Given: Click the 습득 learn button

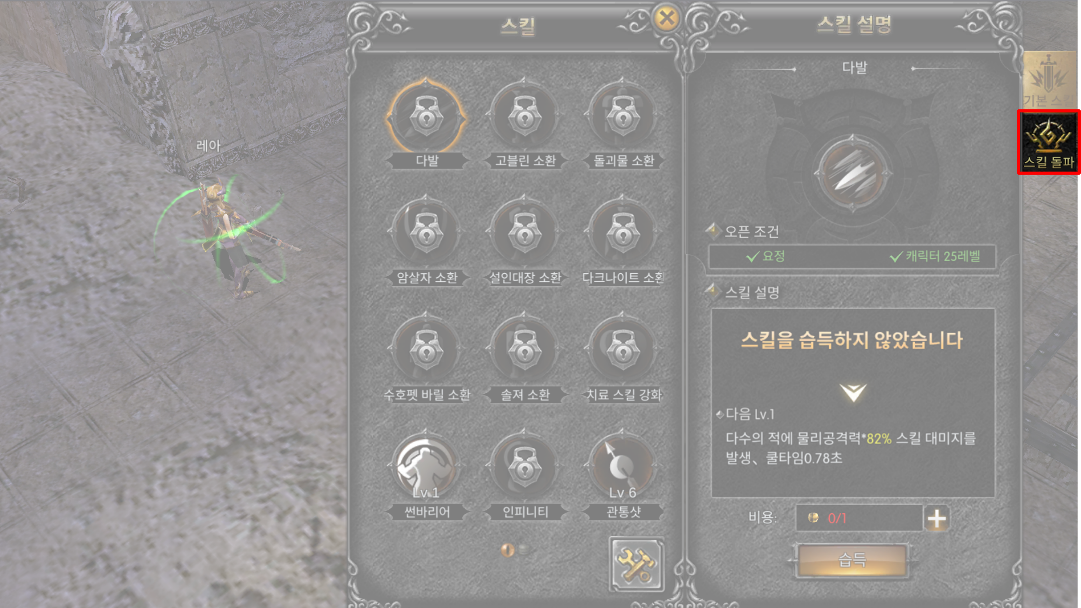Looking at the screenshot, I should click(852, 561).
